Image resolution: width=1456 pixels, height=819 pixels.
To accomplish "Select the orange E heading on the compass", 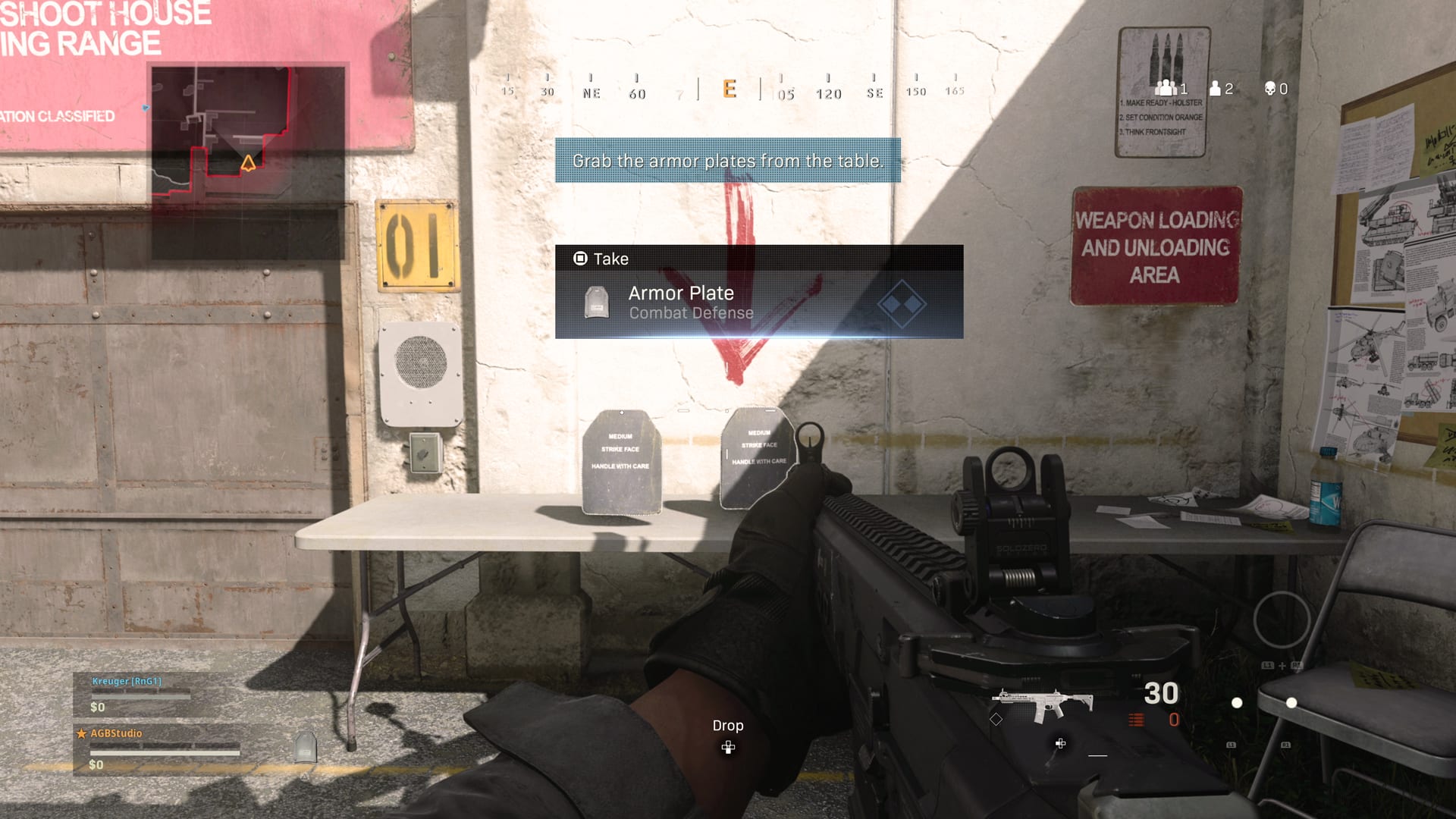I will (730, 89).
